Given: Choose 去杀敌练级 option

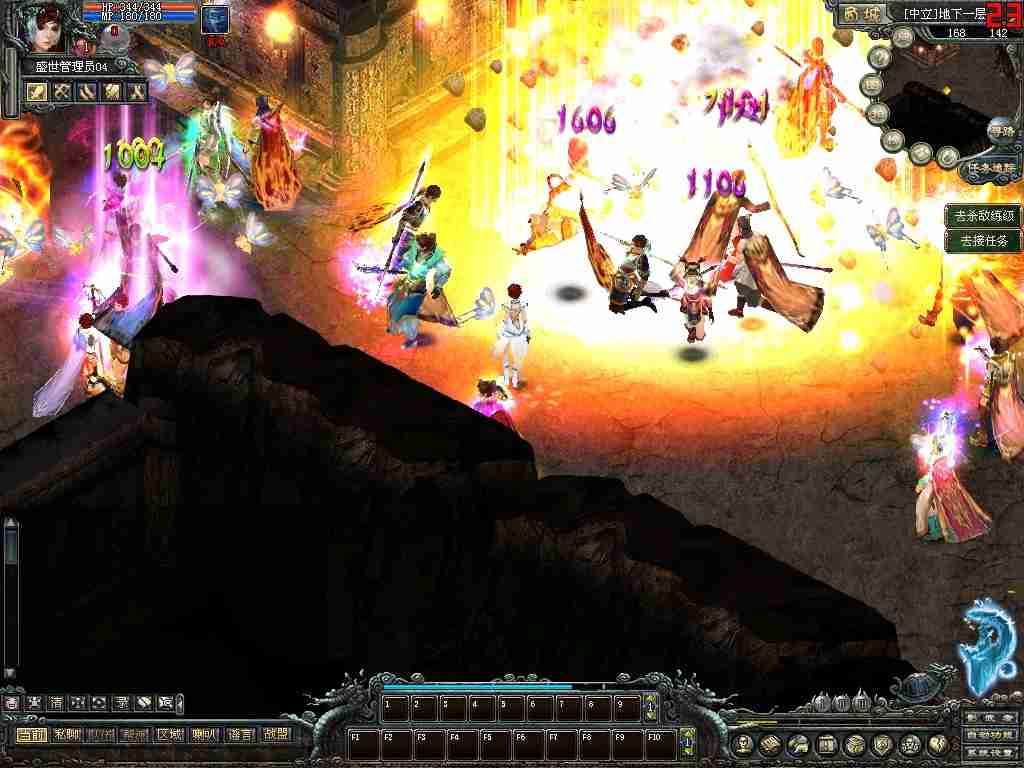Looking at the screenshot, I should [x=984, y=215].
